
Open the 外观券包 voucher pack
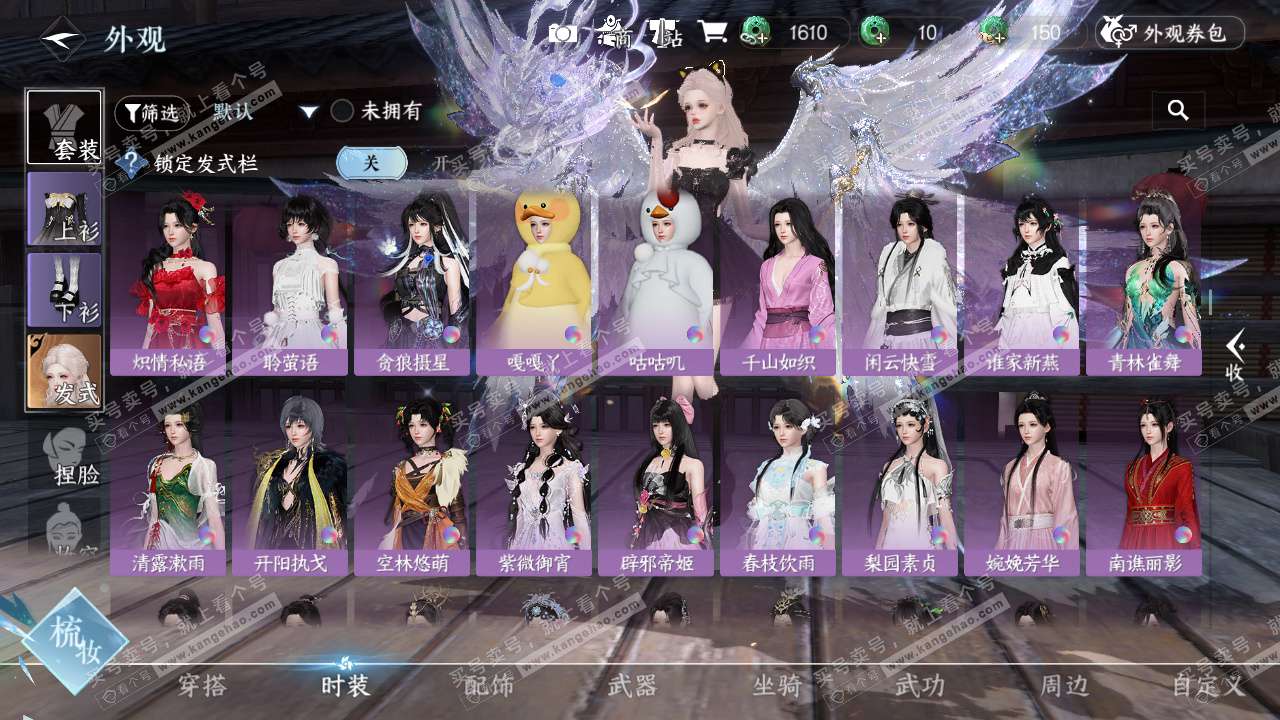pos(1170,33)
